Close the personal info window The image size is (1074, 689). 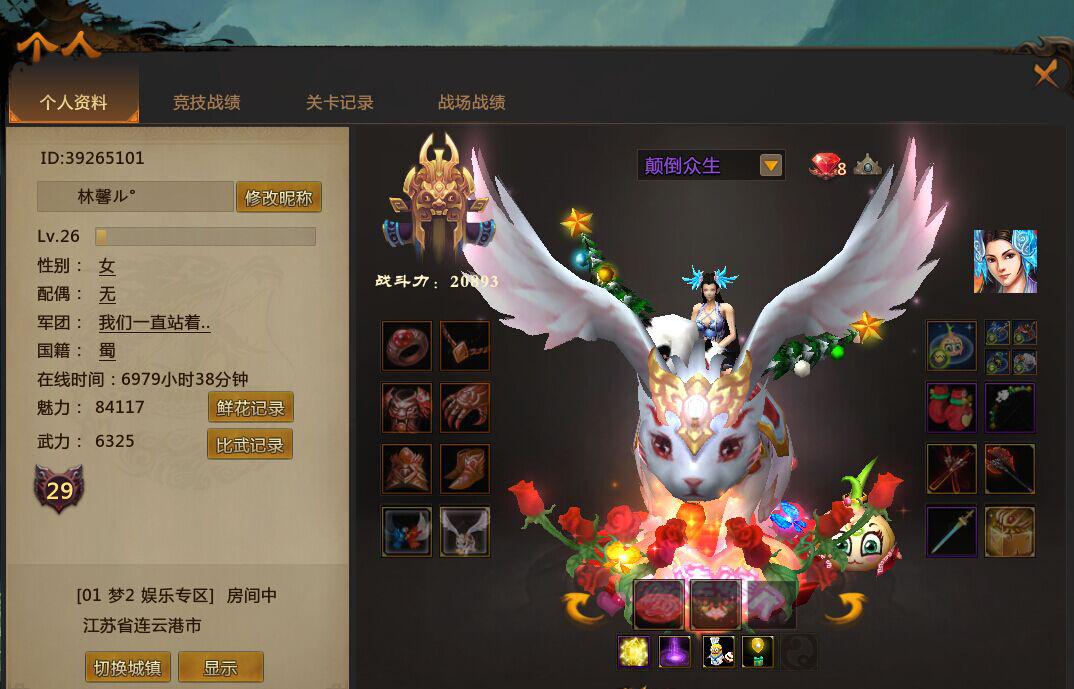click(x=1045, y=75)
